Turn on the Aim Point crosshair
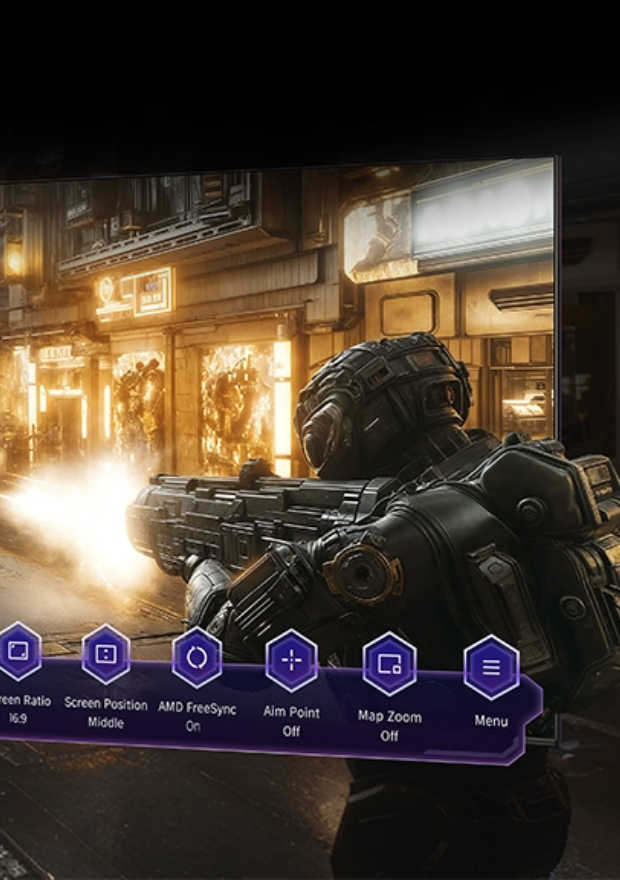The image size is (620, 880). 291,661
